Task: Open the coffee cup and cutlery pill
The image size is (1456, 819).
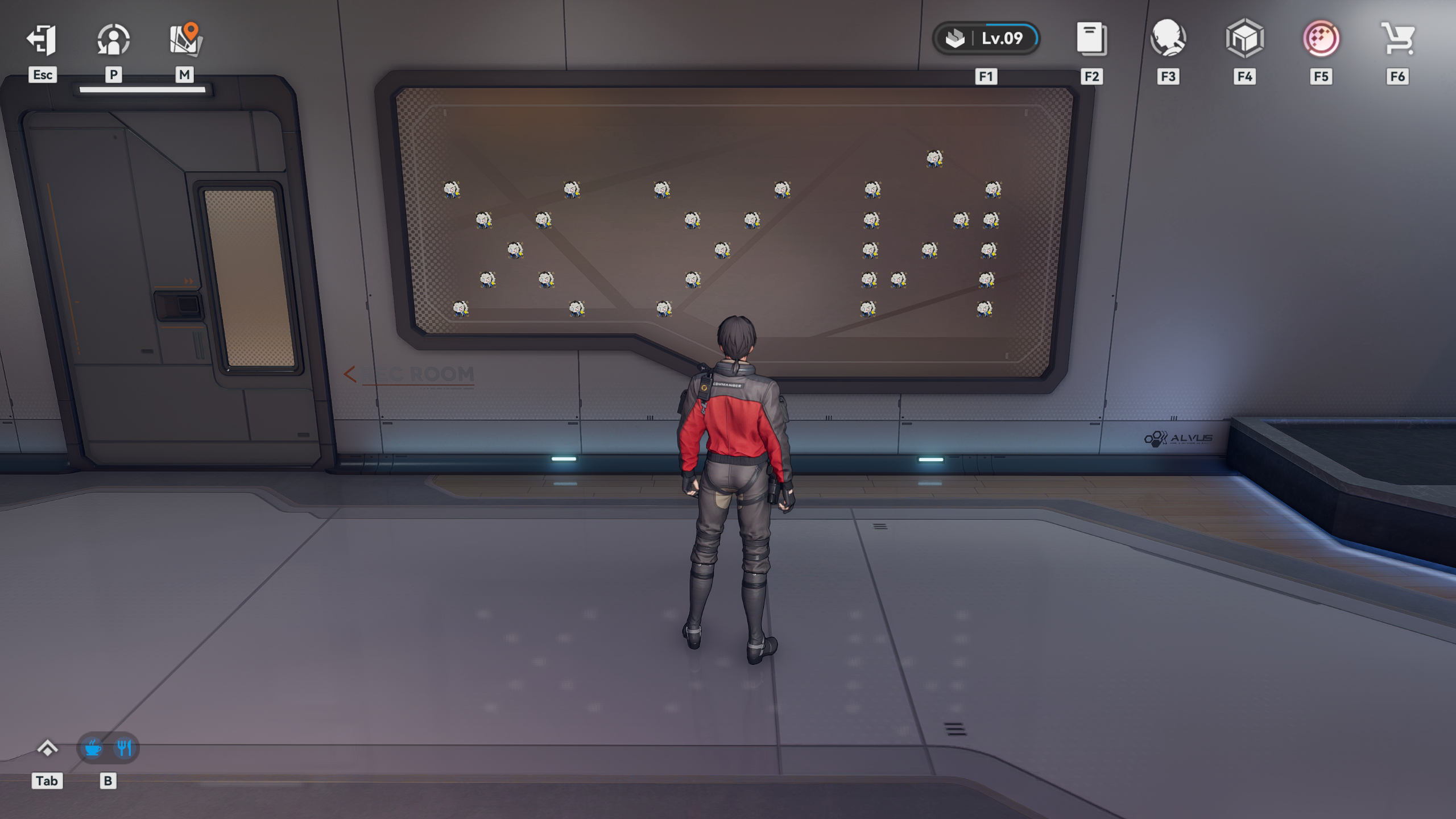Action: click(x=107, y=748)
